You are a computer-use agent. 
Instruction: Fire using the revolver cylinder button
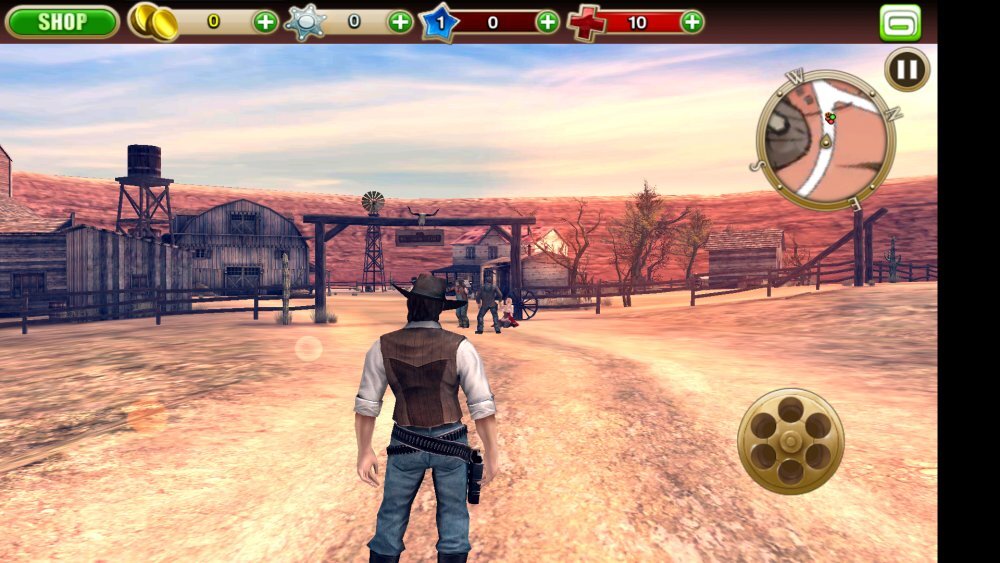pos(790,440)
